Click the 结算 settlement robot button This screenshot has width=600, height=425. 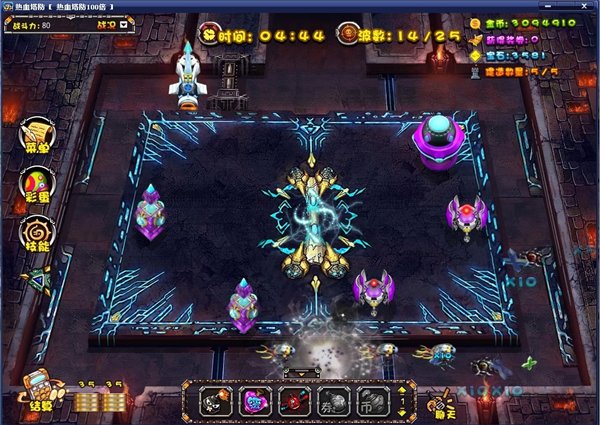coord(39,392)
